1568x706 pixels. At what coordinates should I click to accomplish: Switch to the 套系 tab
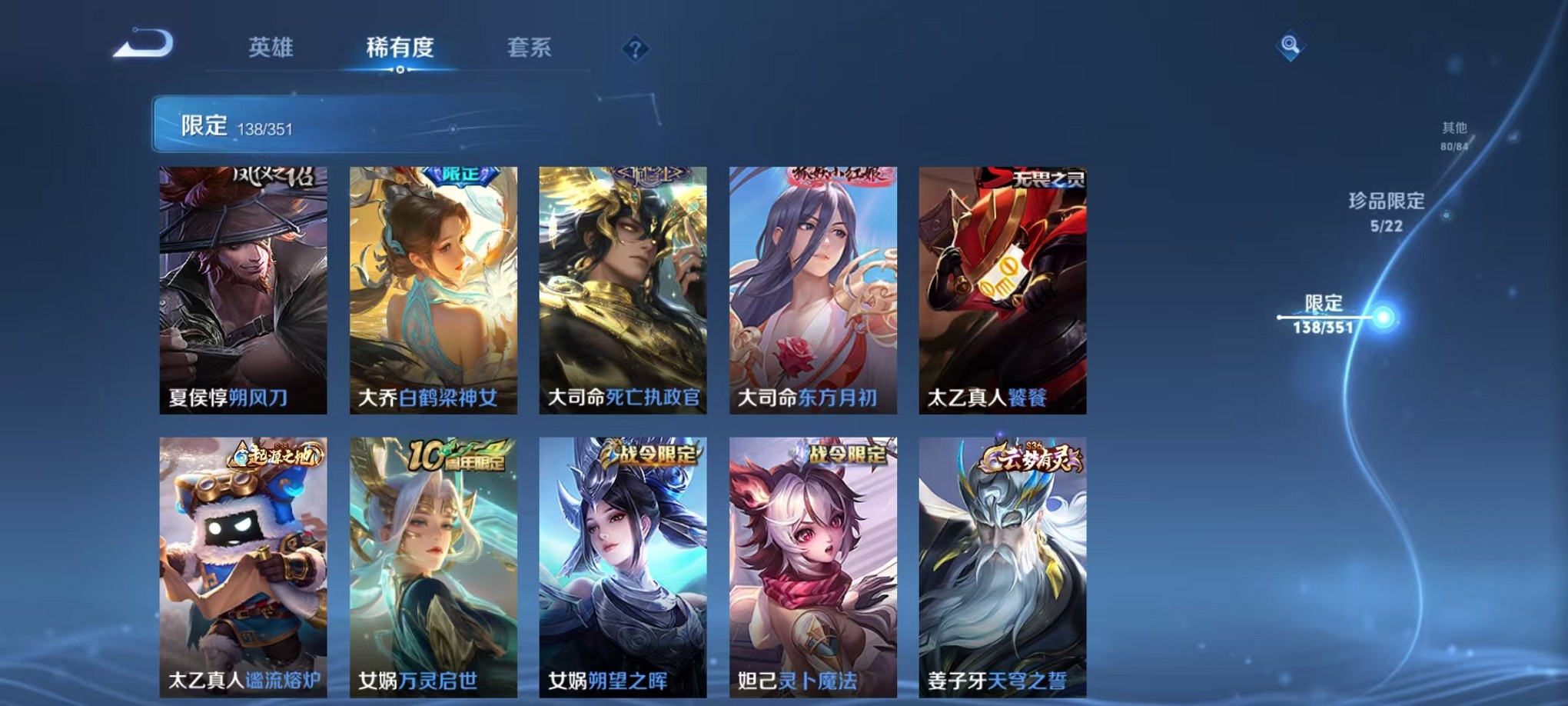click(531, 48)
